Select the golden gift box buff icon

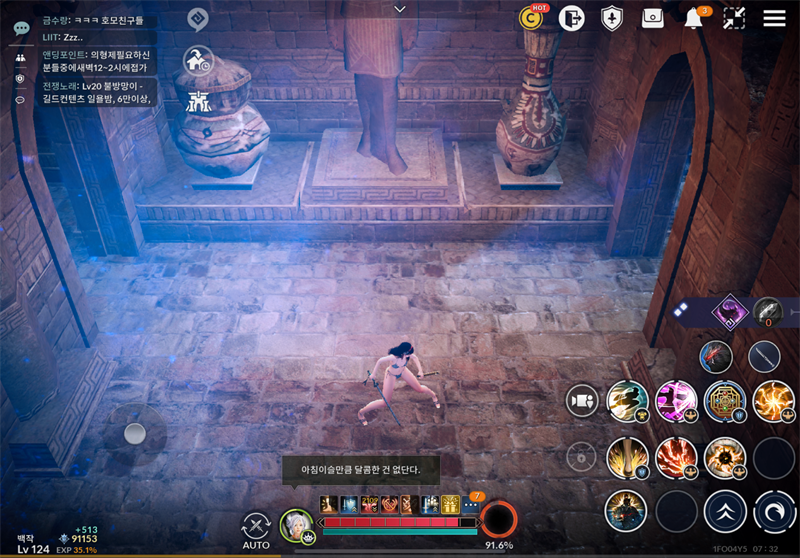tap(450, 506)
